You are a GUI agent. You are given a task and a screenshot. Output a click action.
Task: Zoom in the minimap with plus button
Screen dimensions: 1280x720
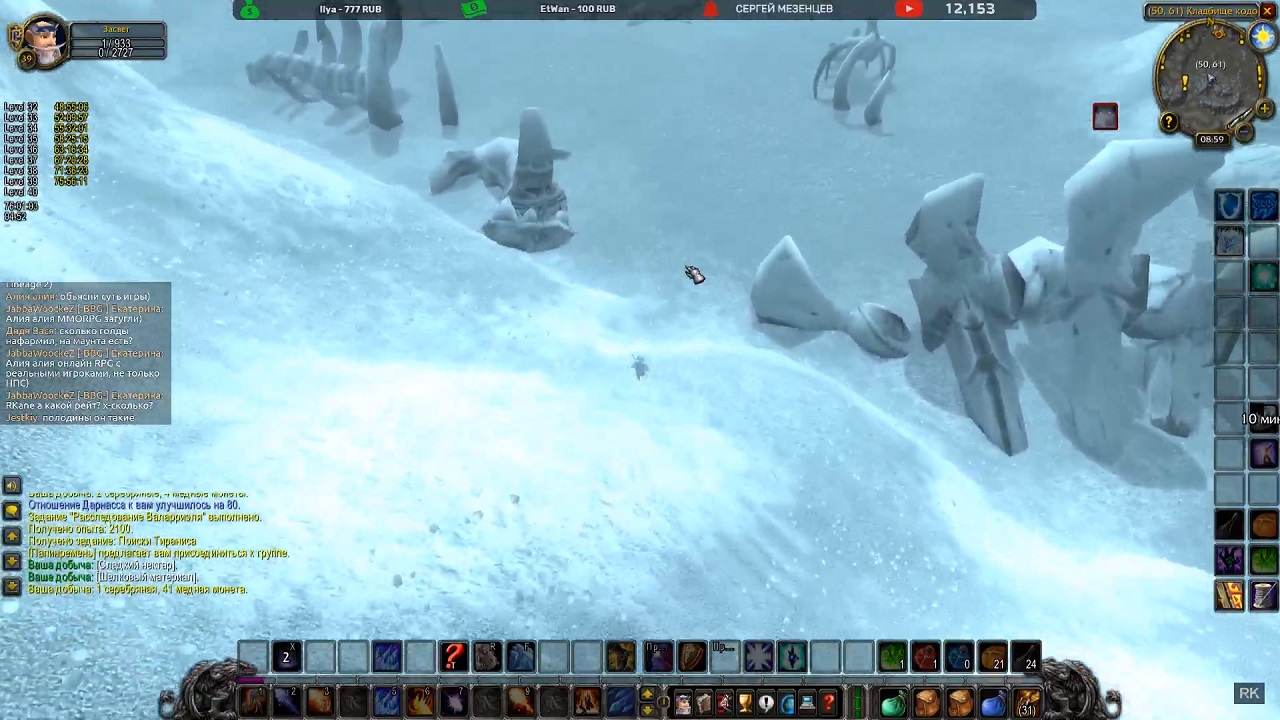(x=1264, y=108)
